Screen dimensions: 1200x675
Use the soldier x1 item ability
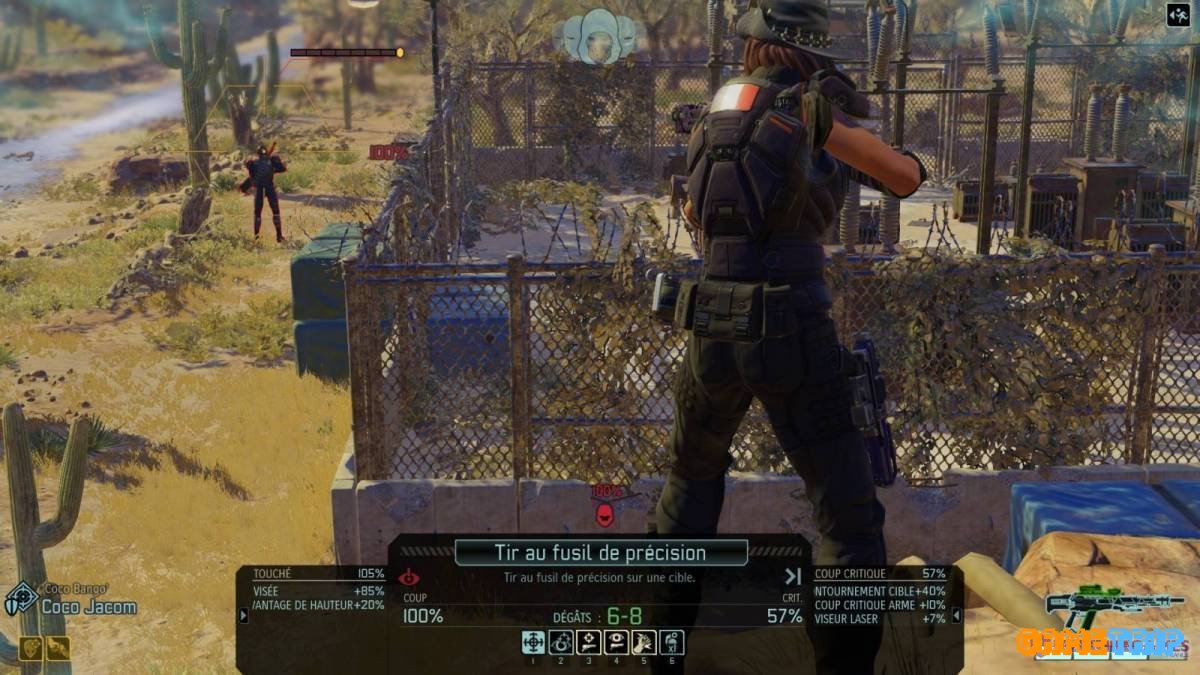pos(673,642)
